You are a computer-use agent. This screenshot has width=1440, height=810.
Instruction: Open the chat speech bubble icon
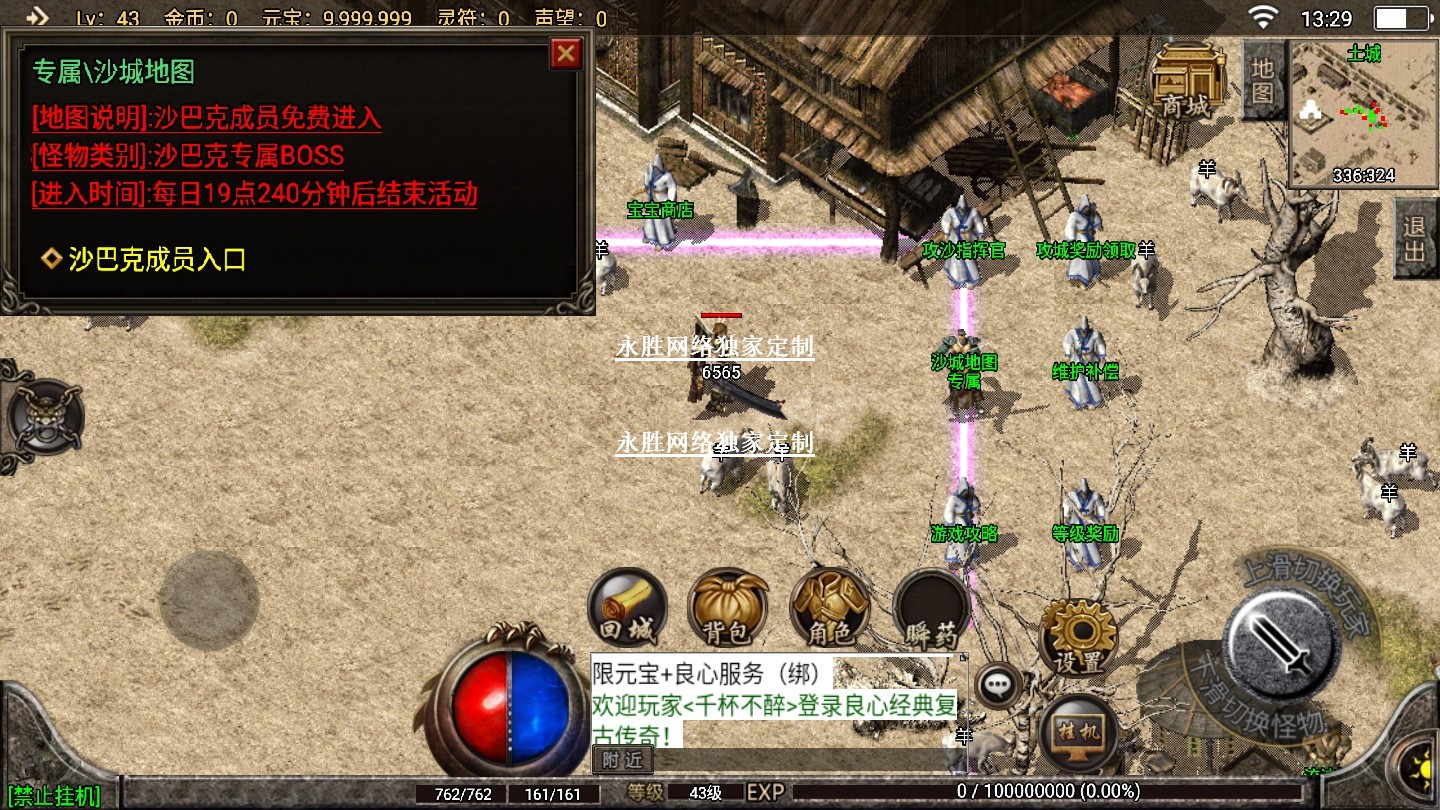tap(997, 686)
